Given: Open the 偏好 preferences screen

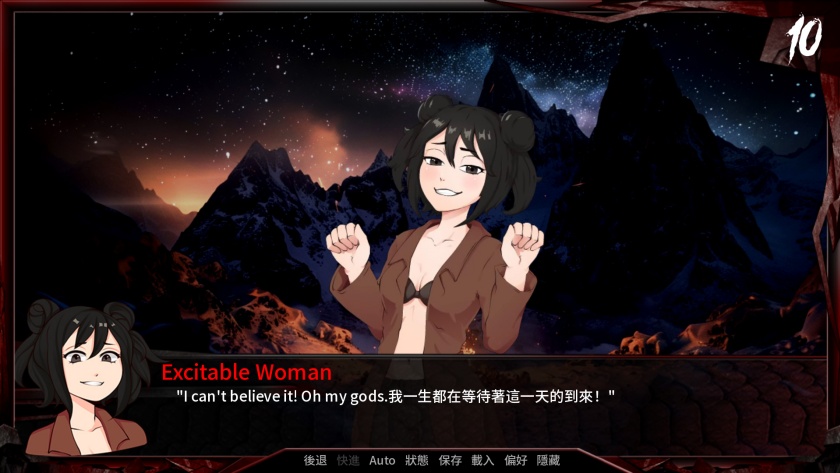Looking at the screenshot, I should click(516, 460).
